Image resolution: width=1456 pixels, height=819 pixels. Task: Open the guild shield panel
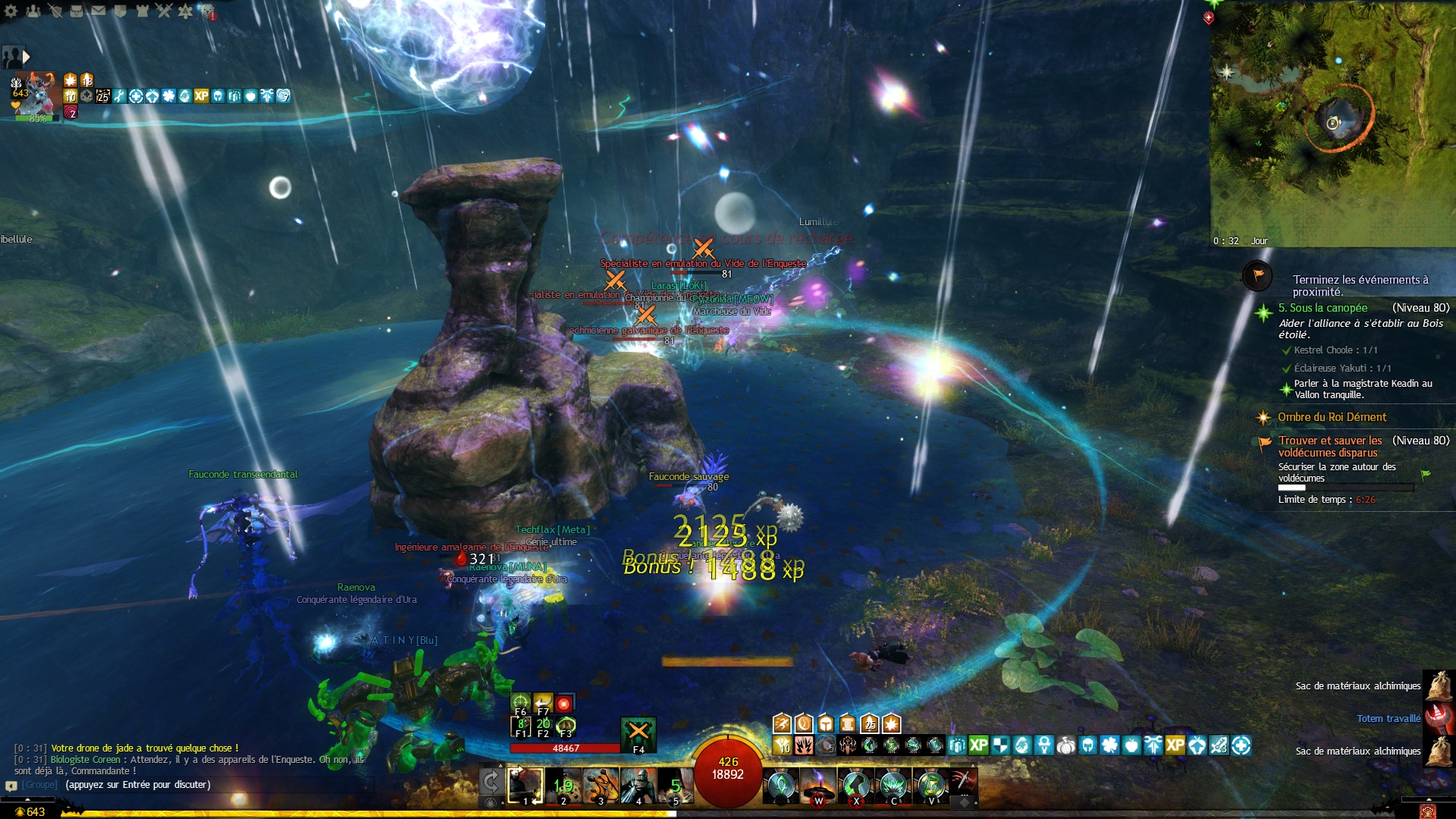pos(120,11)
